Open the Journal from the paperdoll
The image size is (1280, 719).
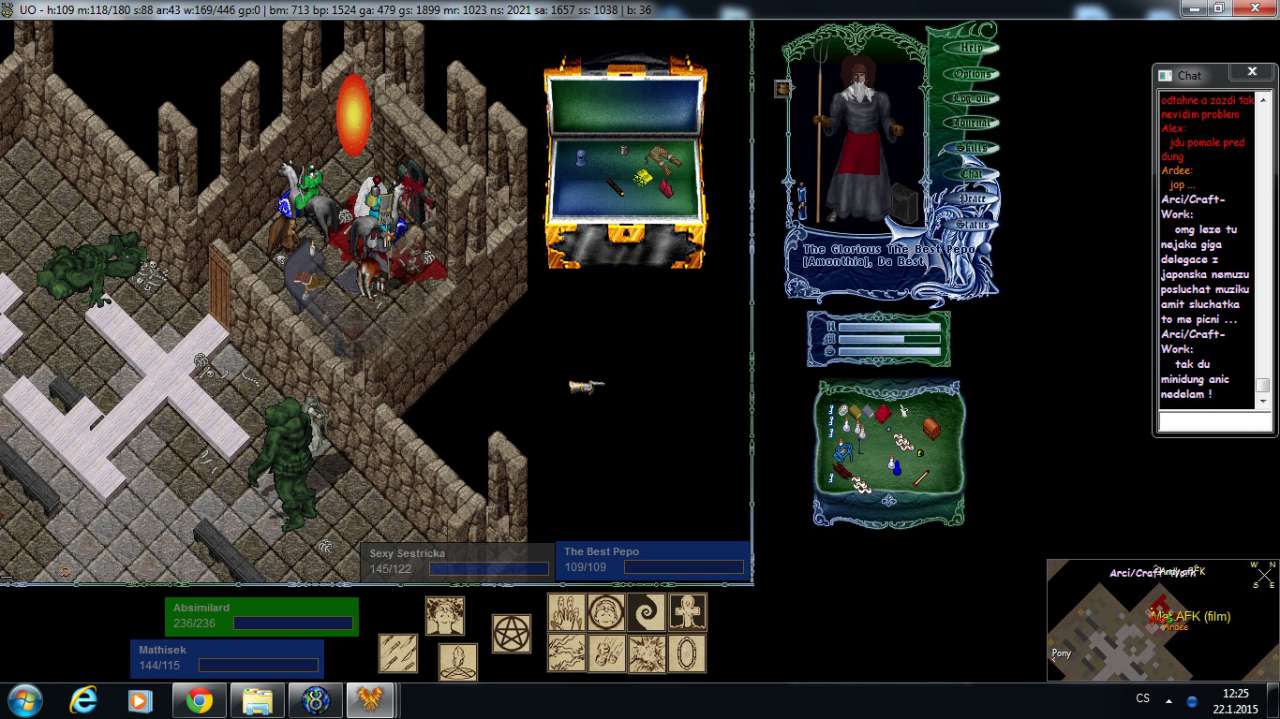coord(971,123)
